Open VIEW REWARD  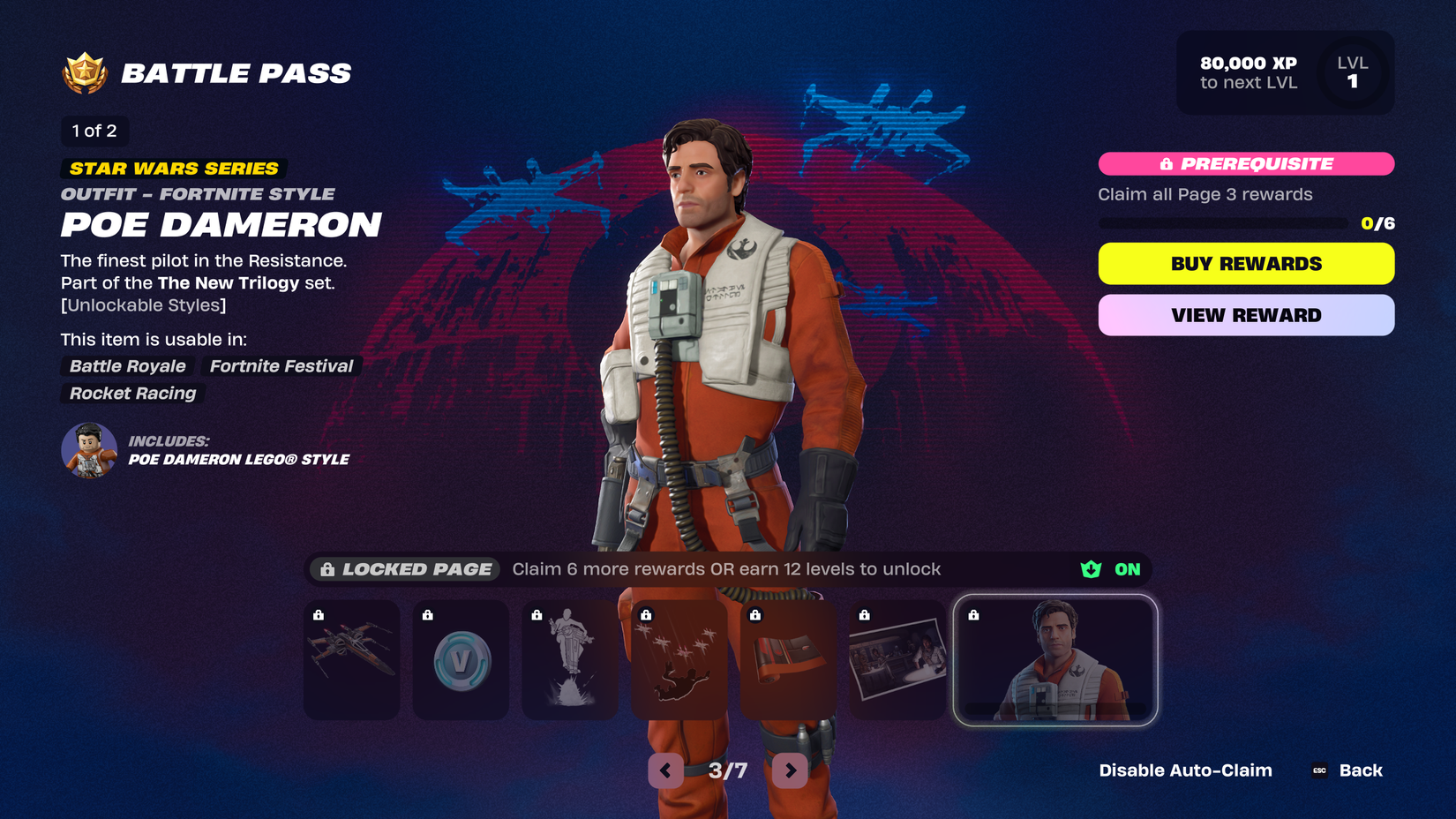(x=1245, y=315)
